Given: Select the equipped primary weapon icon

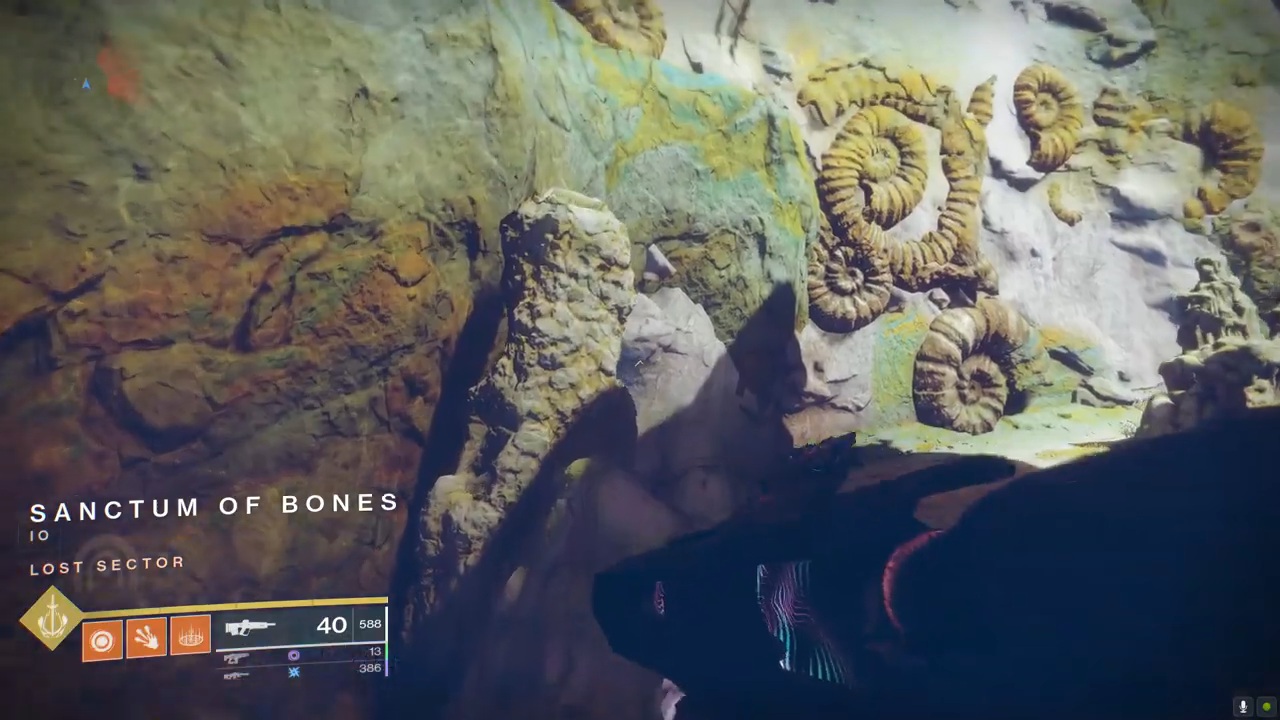Looking at the screenshot, I should 249,628.
